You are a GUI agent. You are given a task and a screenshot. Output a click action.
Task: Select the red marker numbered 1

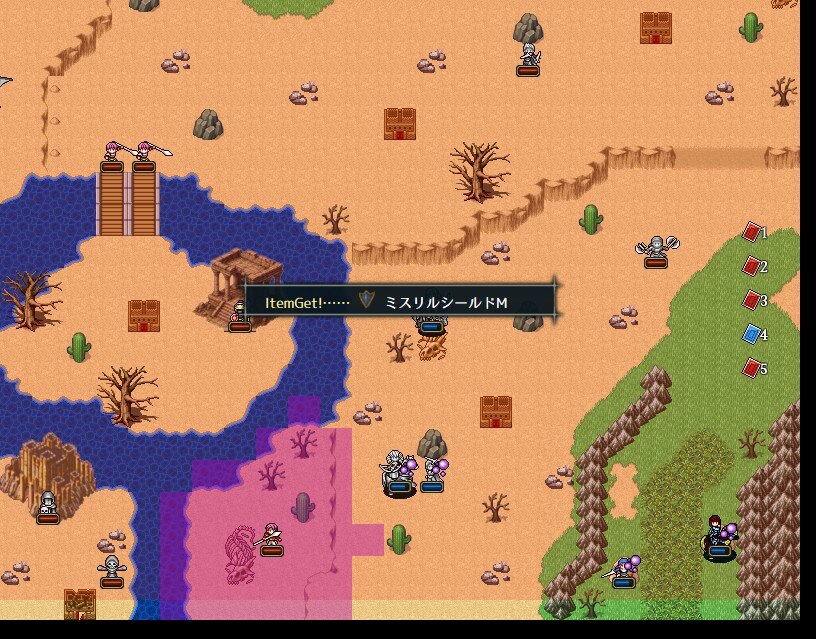753,232
